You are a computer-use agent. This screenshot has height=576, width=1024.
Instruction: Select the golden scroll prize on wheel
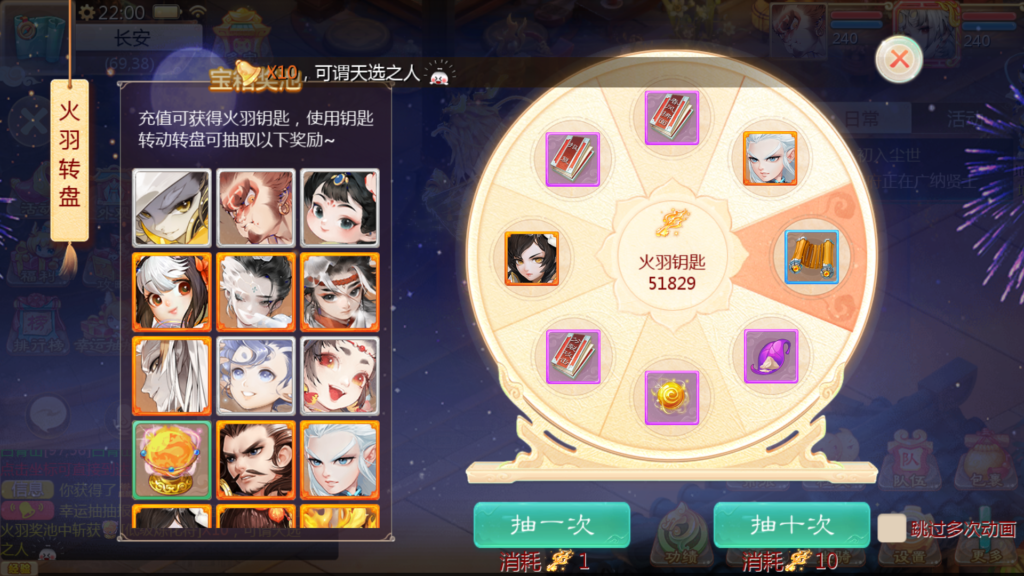pos(811,257)
